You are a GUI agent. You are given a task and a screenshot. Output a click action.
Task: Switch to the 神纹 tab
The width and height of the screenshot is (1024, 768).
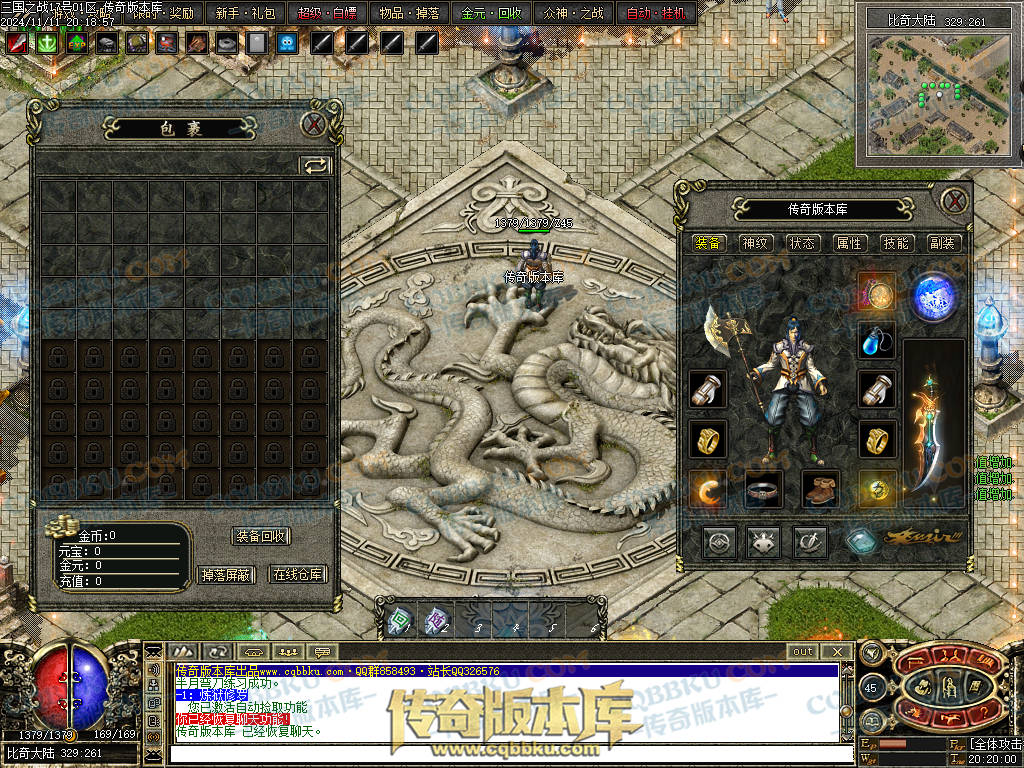[755, 243]
